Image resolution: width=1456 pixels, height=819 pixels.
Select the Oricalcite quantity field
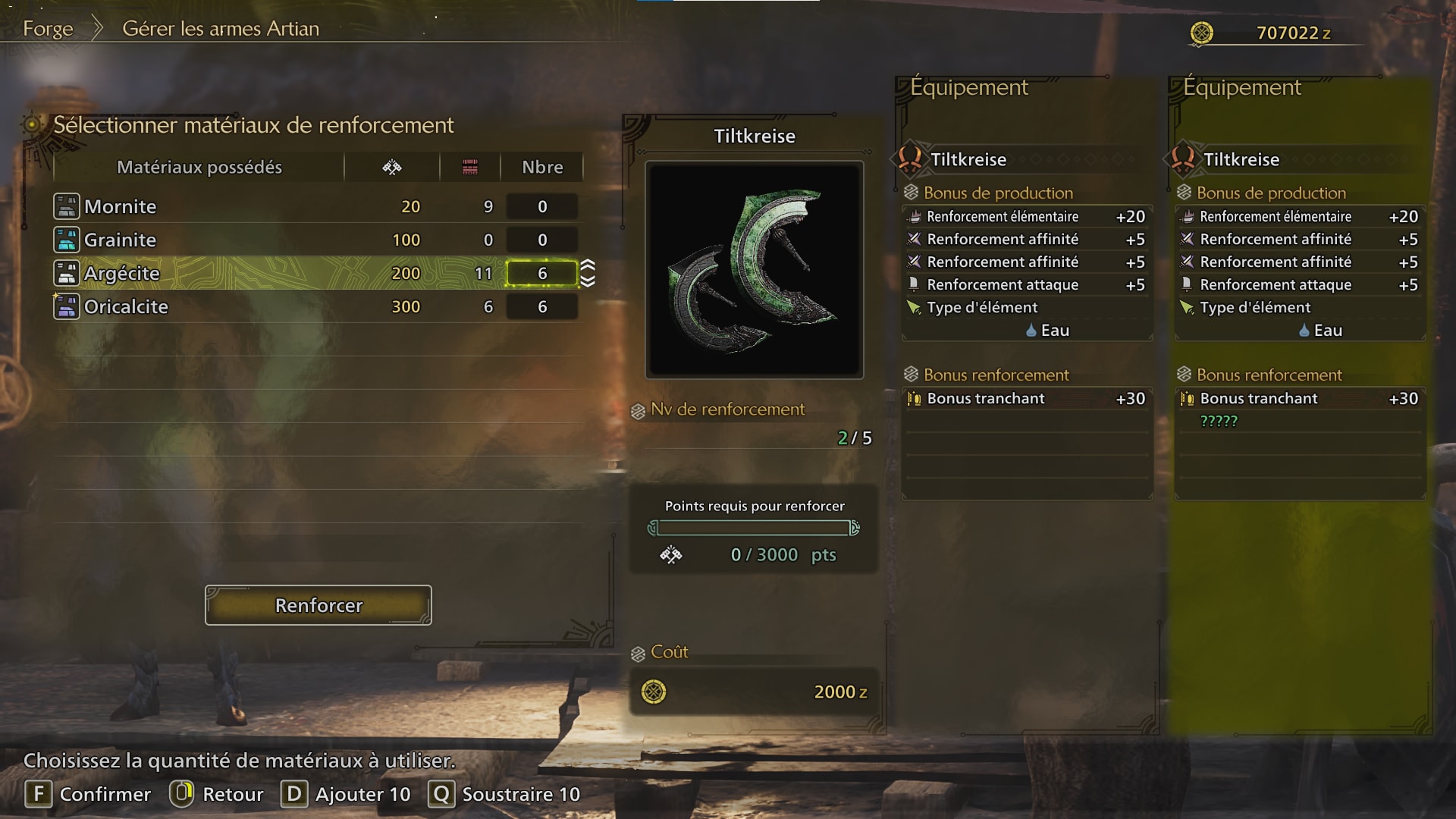(541, 306)
